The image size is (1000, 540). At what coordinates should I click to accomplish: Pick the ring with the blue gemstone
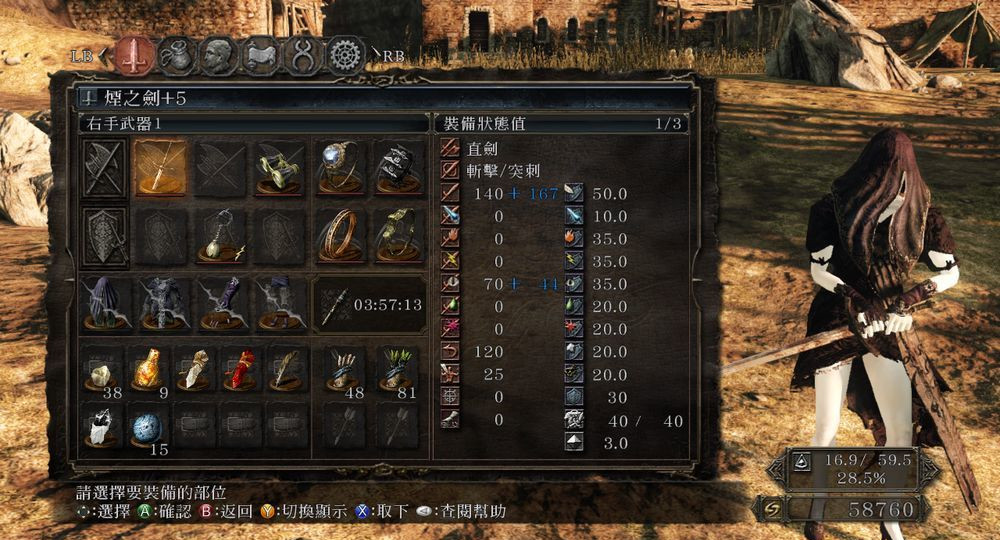click(x=339, y=167)
